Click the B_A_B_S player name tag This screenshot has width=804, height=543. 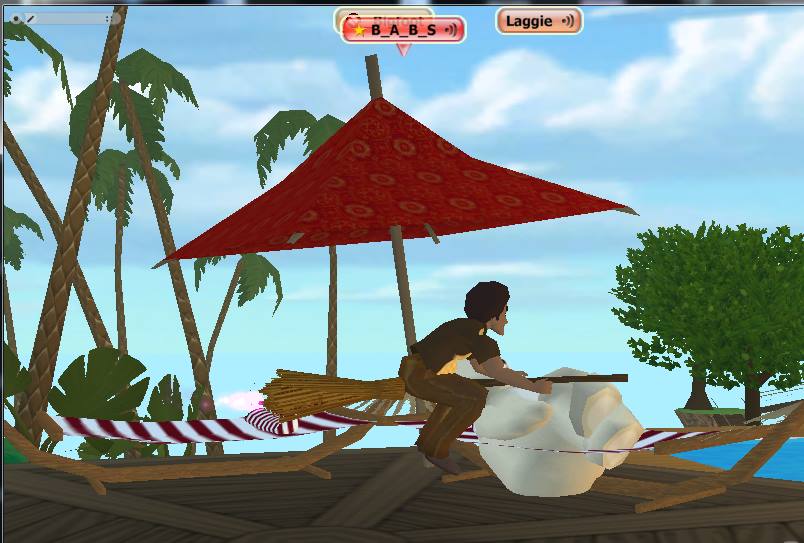point(404,30)
